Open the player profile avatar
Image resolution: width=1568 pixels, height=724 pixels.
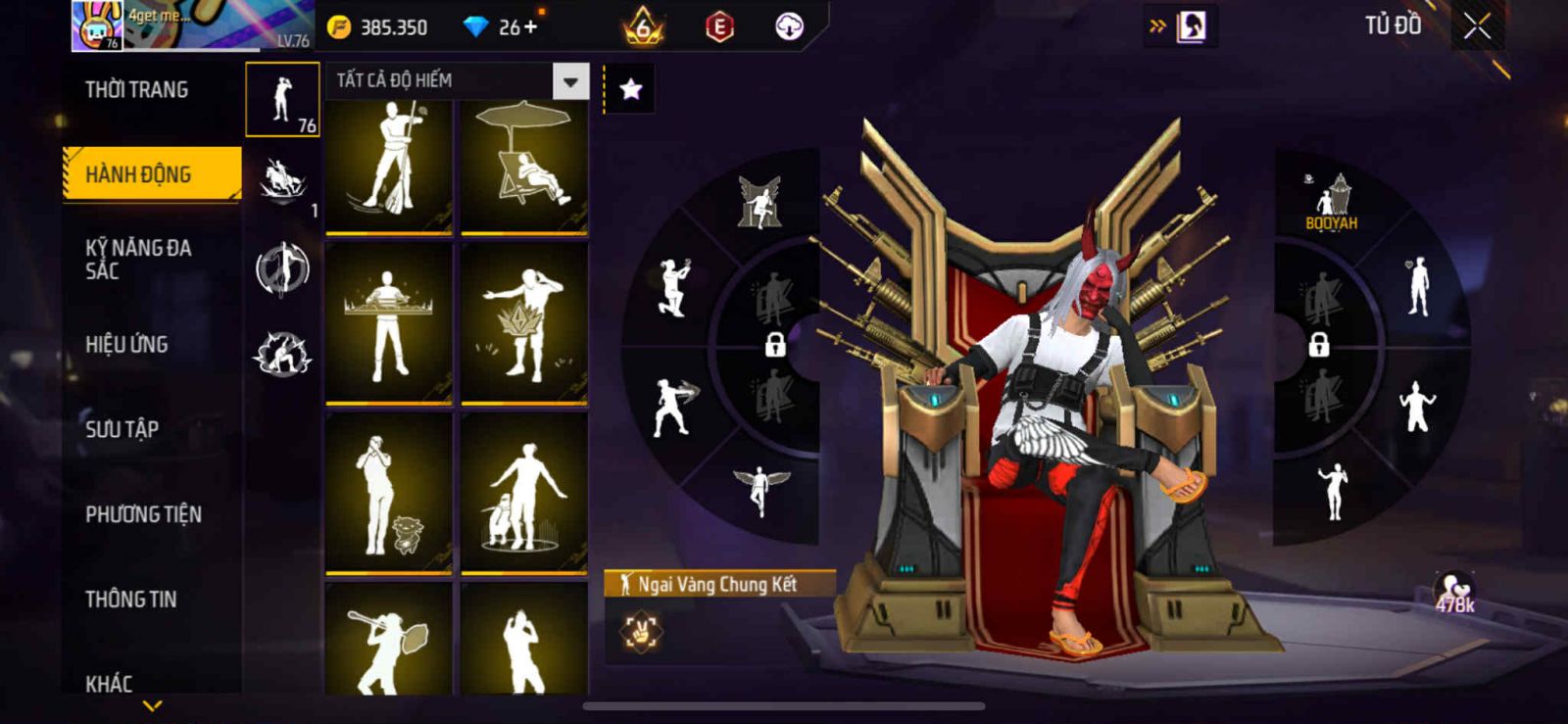(98, 25)
